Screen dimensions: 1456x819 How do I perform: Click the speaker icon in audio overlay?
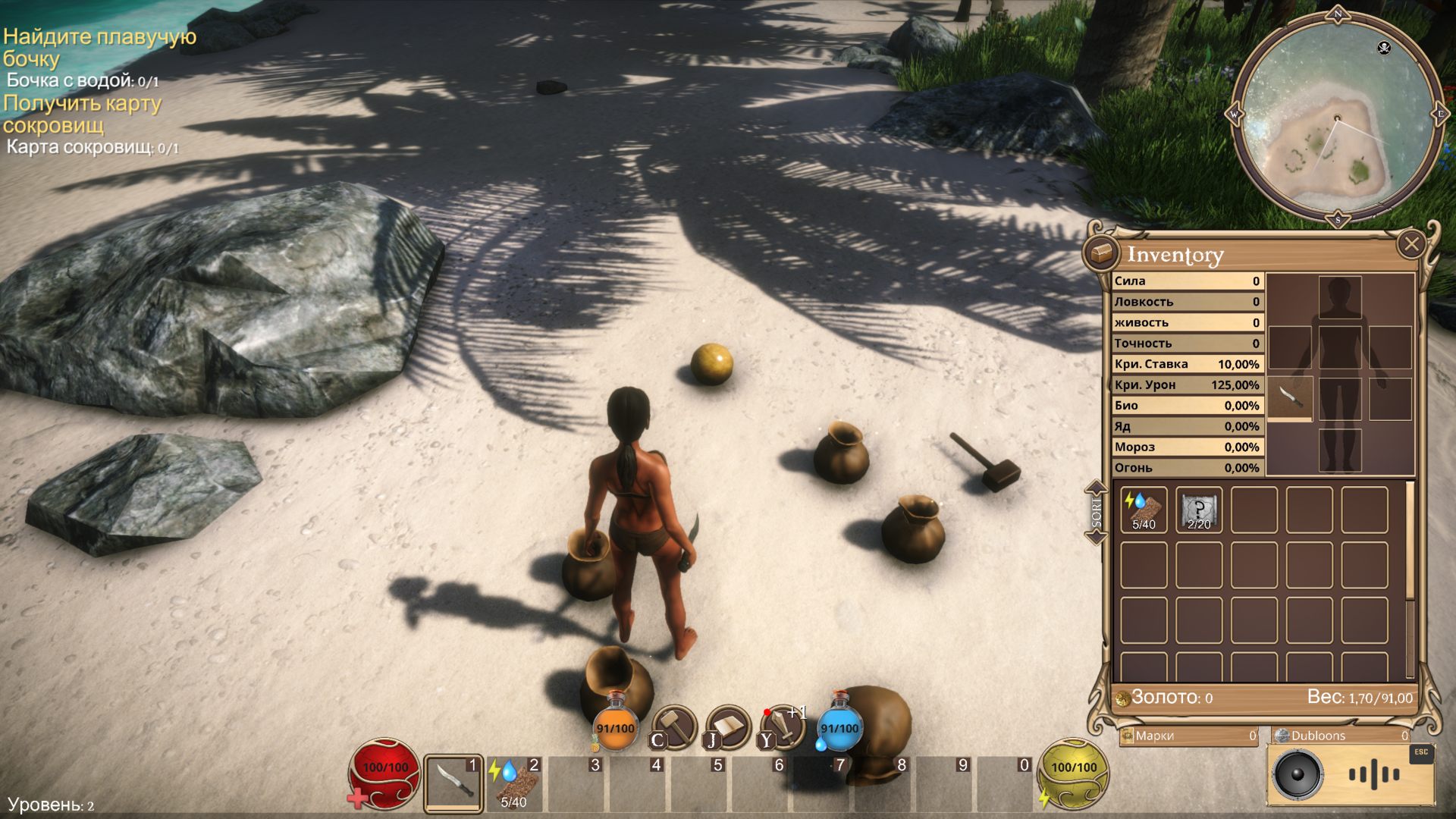(1298, 775)
